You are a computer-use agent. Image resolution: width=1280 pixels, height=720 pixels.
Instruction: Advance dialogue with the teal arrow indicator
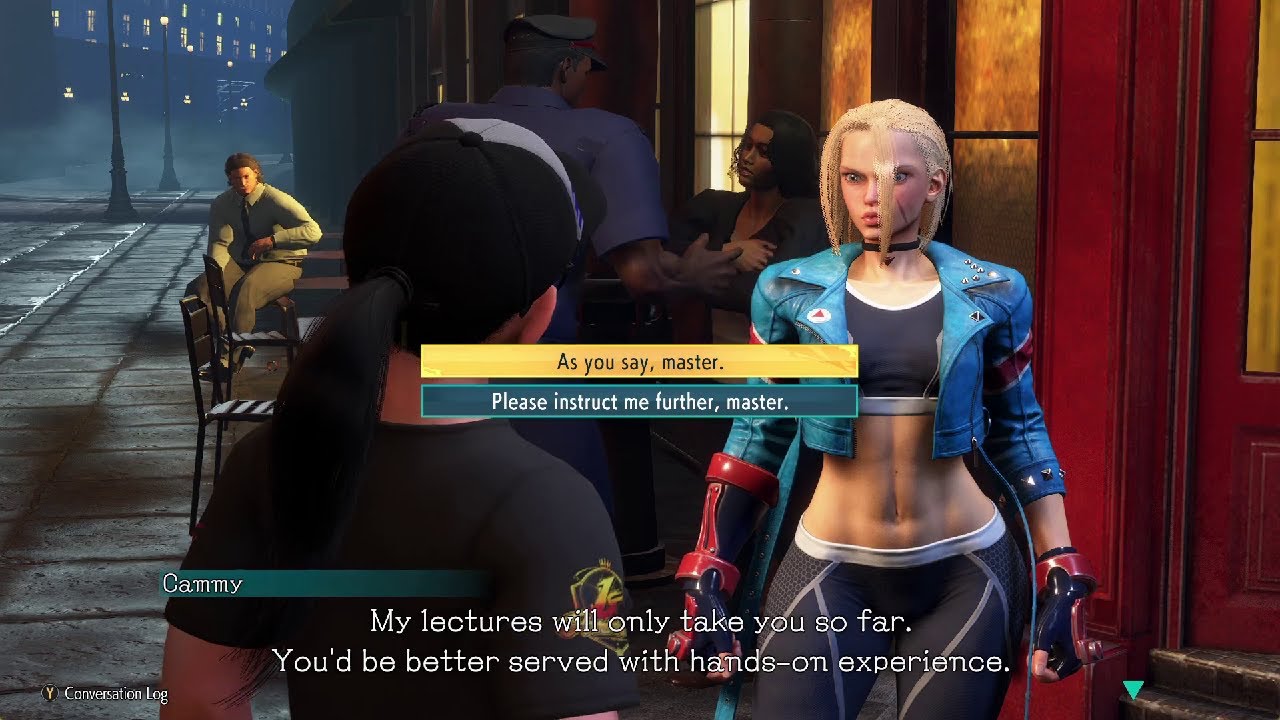click(x=1132, y=690)
